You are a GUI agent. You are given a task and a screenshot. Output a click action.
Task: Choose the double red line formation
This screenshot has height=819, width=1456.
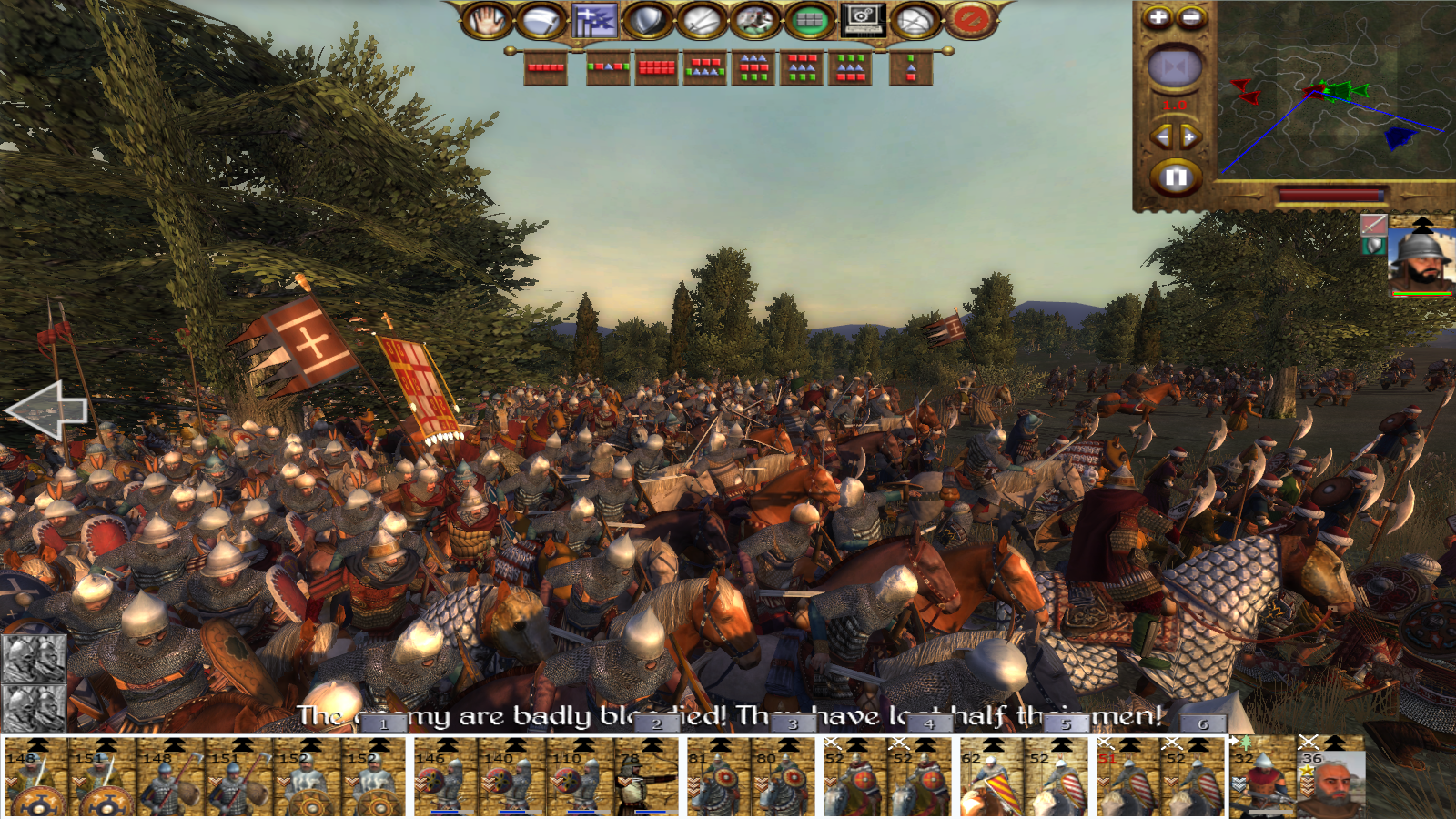coord(656,67)
